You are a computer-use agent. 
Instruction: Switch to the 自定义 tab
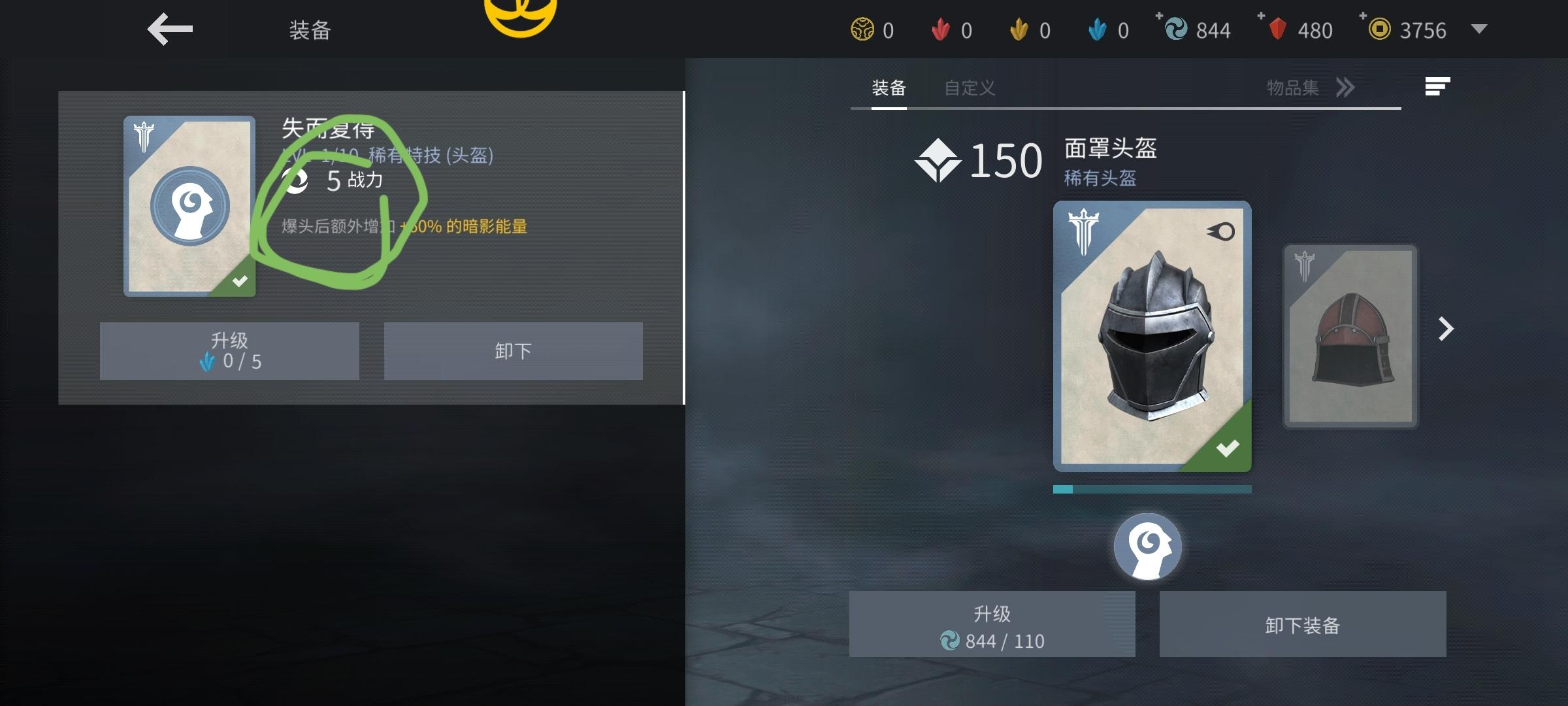tap(970, 87)
